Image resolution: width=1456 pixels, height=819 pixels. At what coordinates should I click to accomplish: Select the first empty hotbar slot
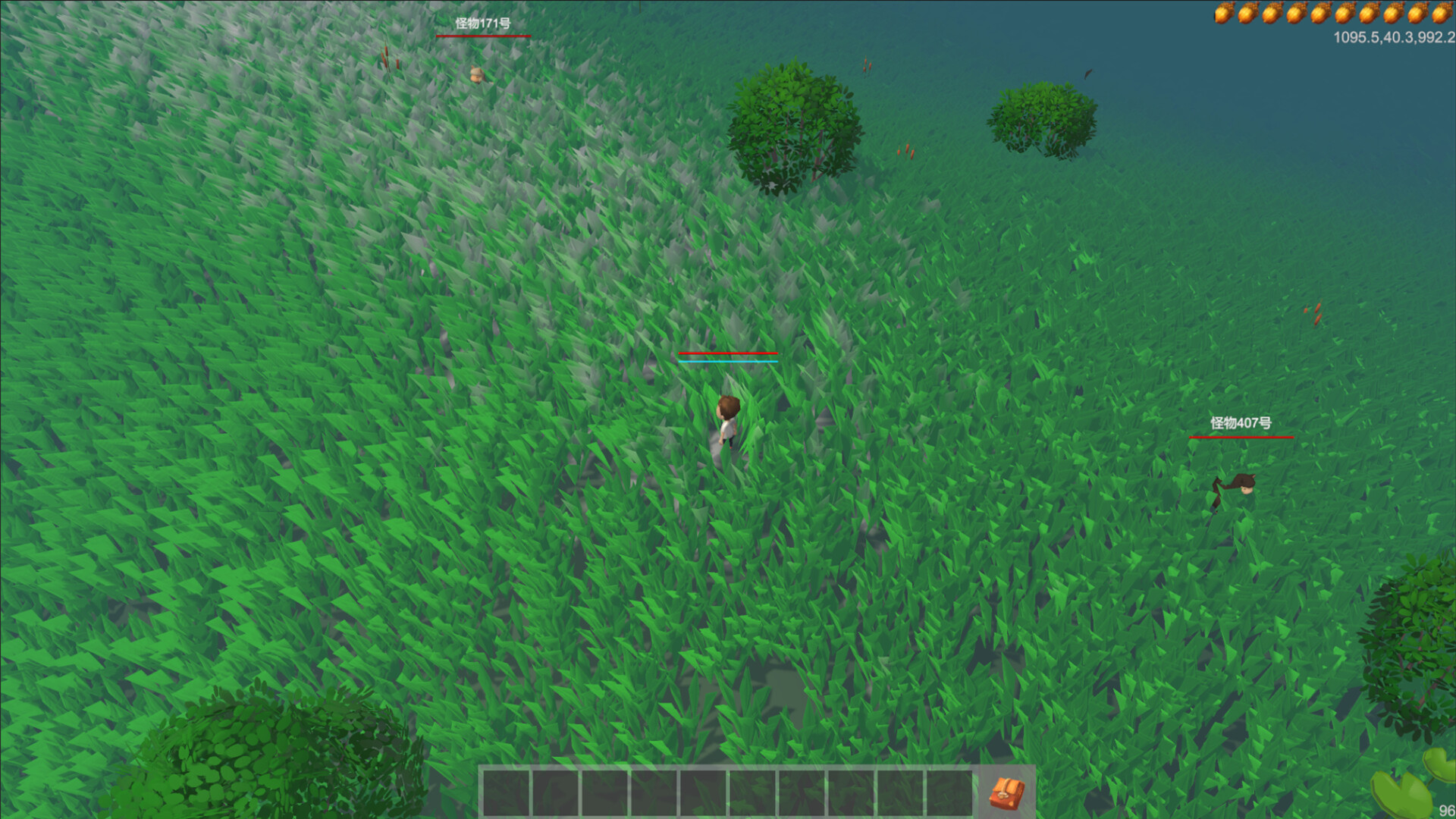click(x=506, y=792)
